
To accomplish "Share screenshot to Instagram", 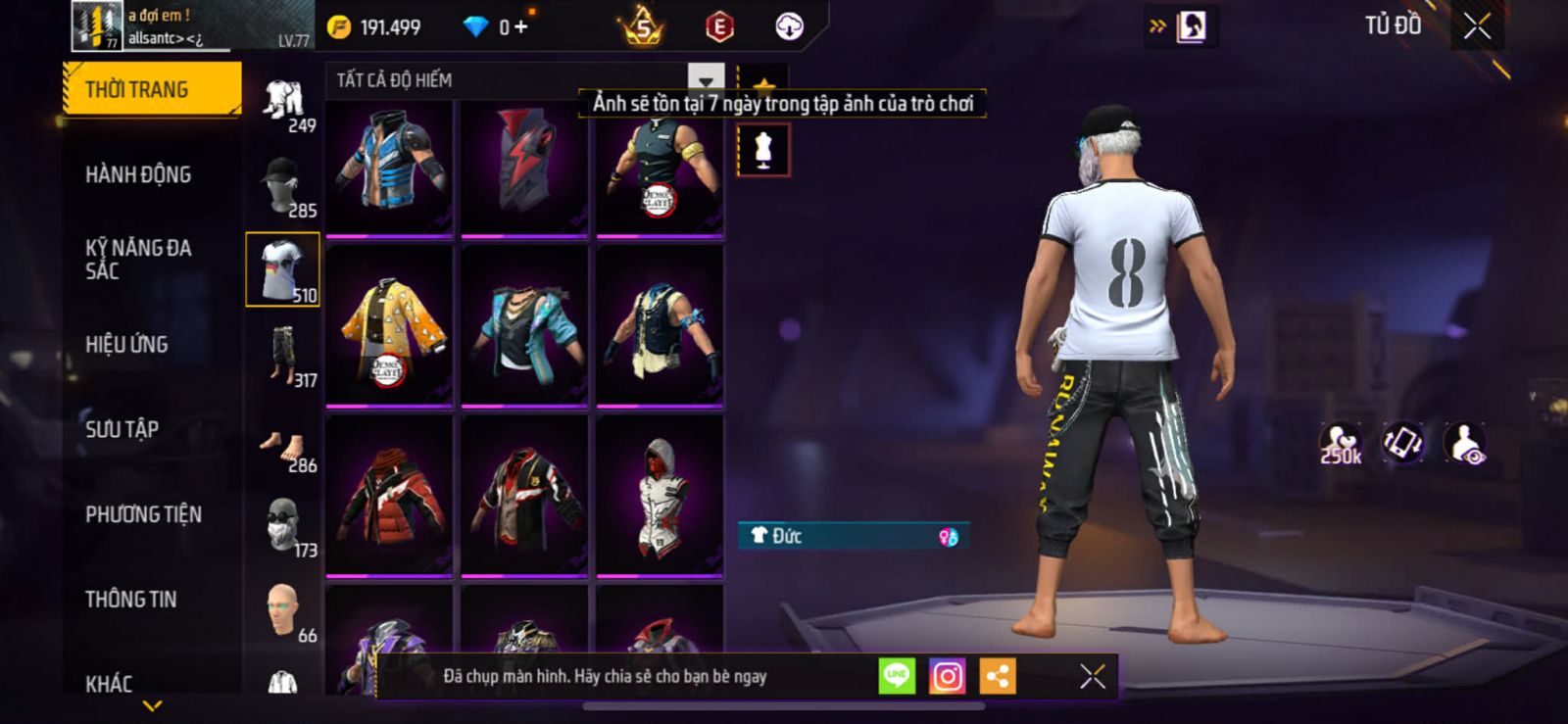I will (947, 676).
